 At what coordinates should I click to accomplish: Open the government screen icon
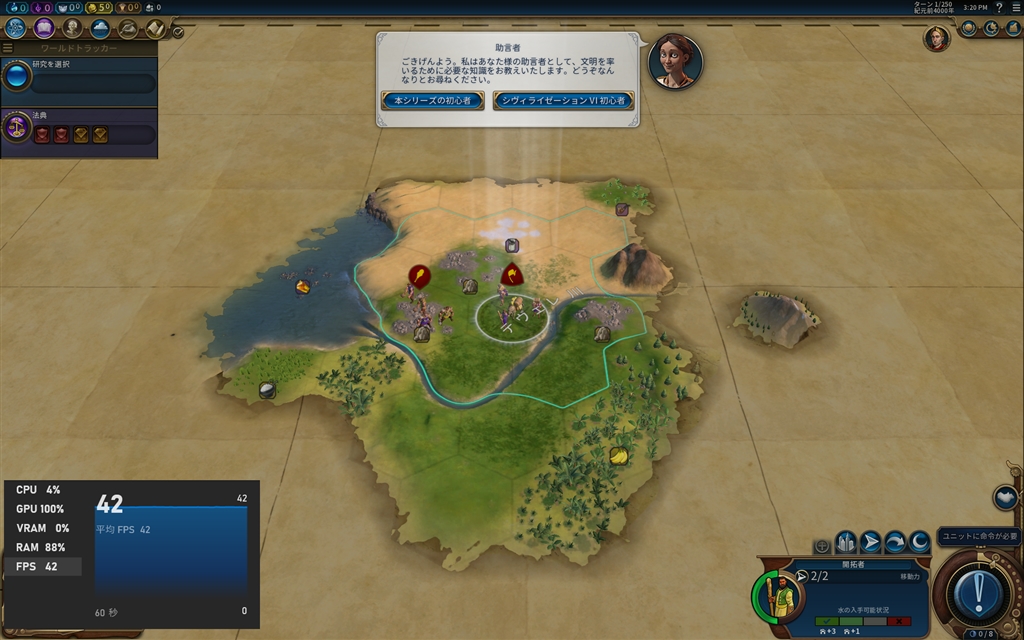click(x=72, y=28)
